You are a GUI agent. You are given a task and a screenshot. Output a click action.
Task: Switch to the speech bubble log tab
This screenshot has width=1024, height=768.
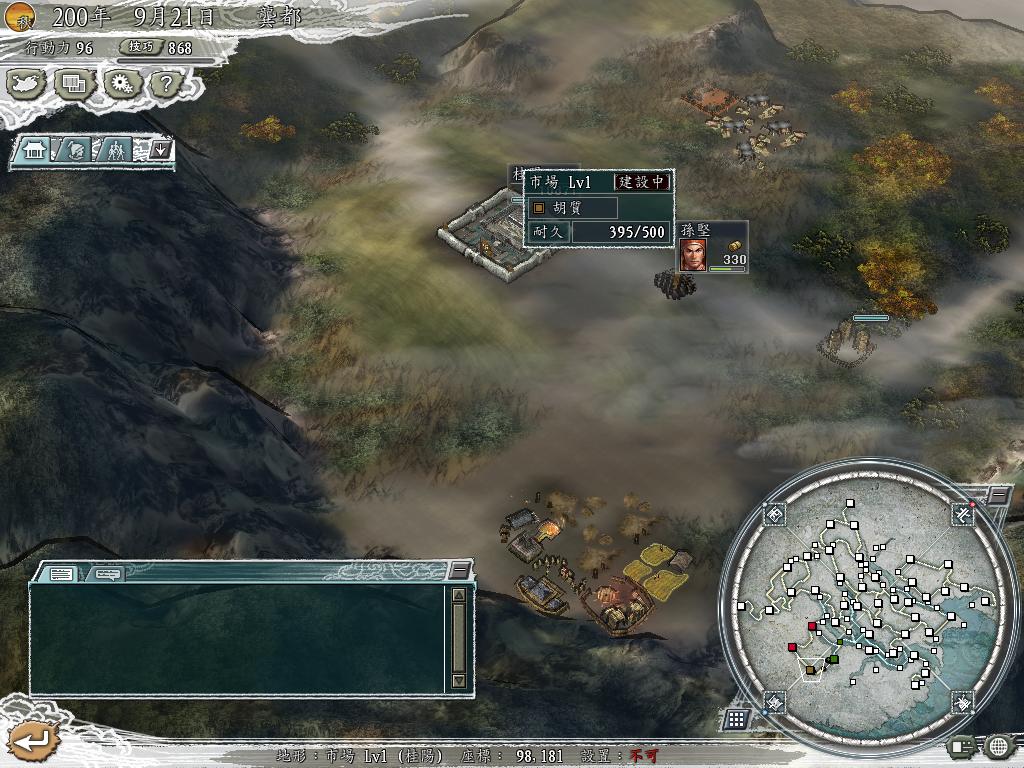coord(107,574)
